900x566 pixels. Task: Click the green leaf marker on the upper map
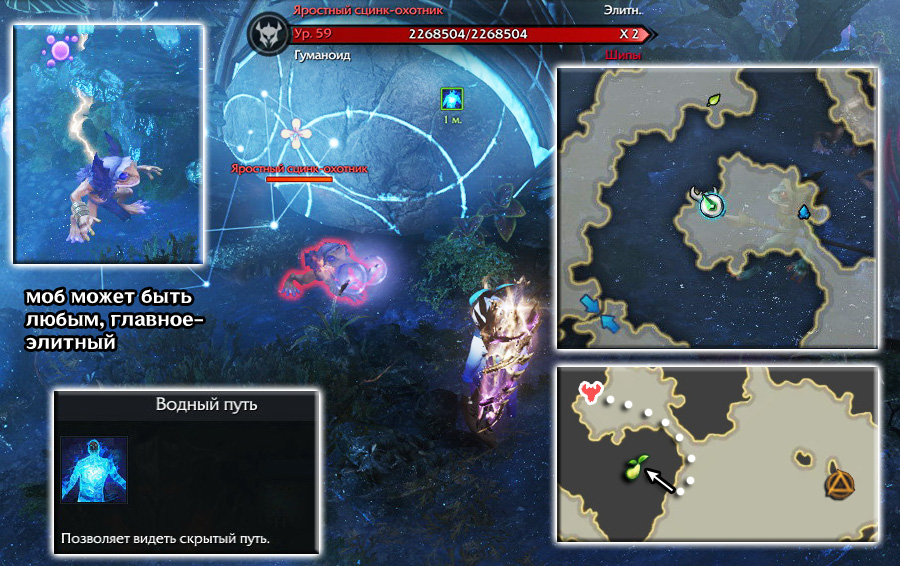coord(714,100)
